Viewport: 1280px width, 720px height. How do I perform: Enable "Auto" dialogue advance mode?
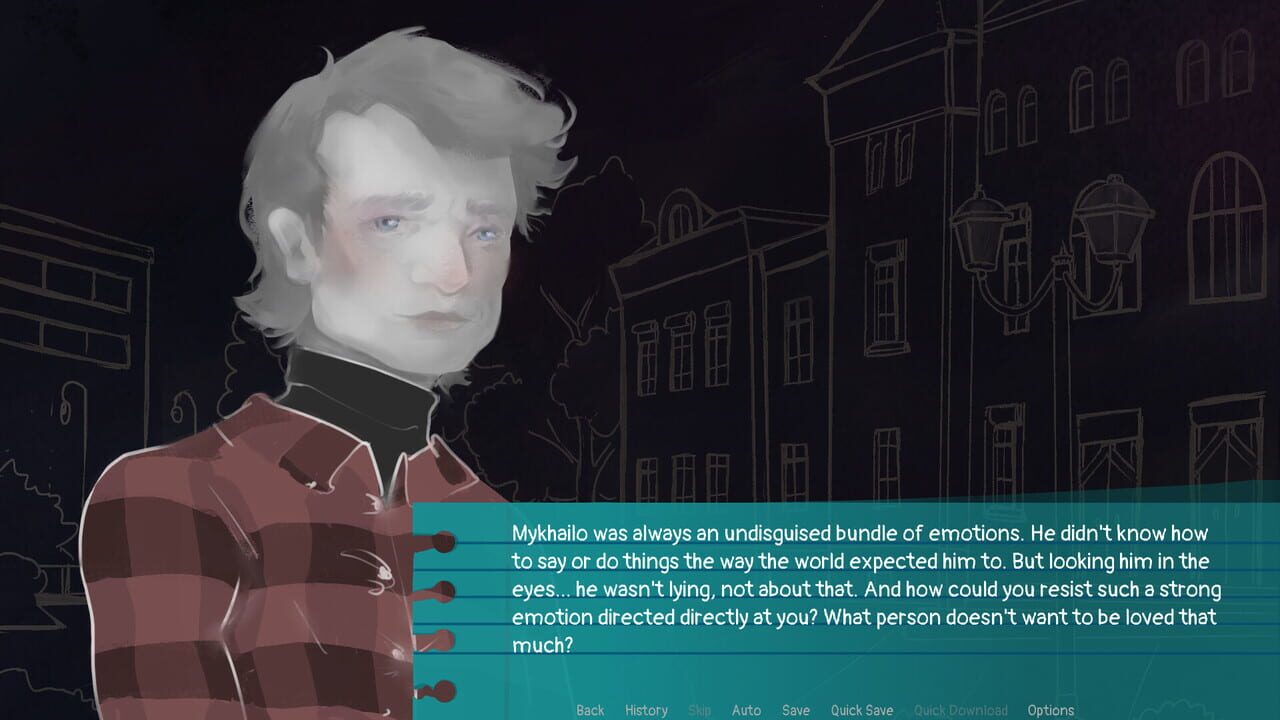pos(747,710)
